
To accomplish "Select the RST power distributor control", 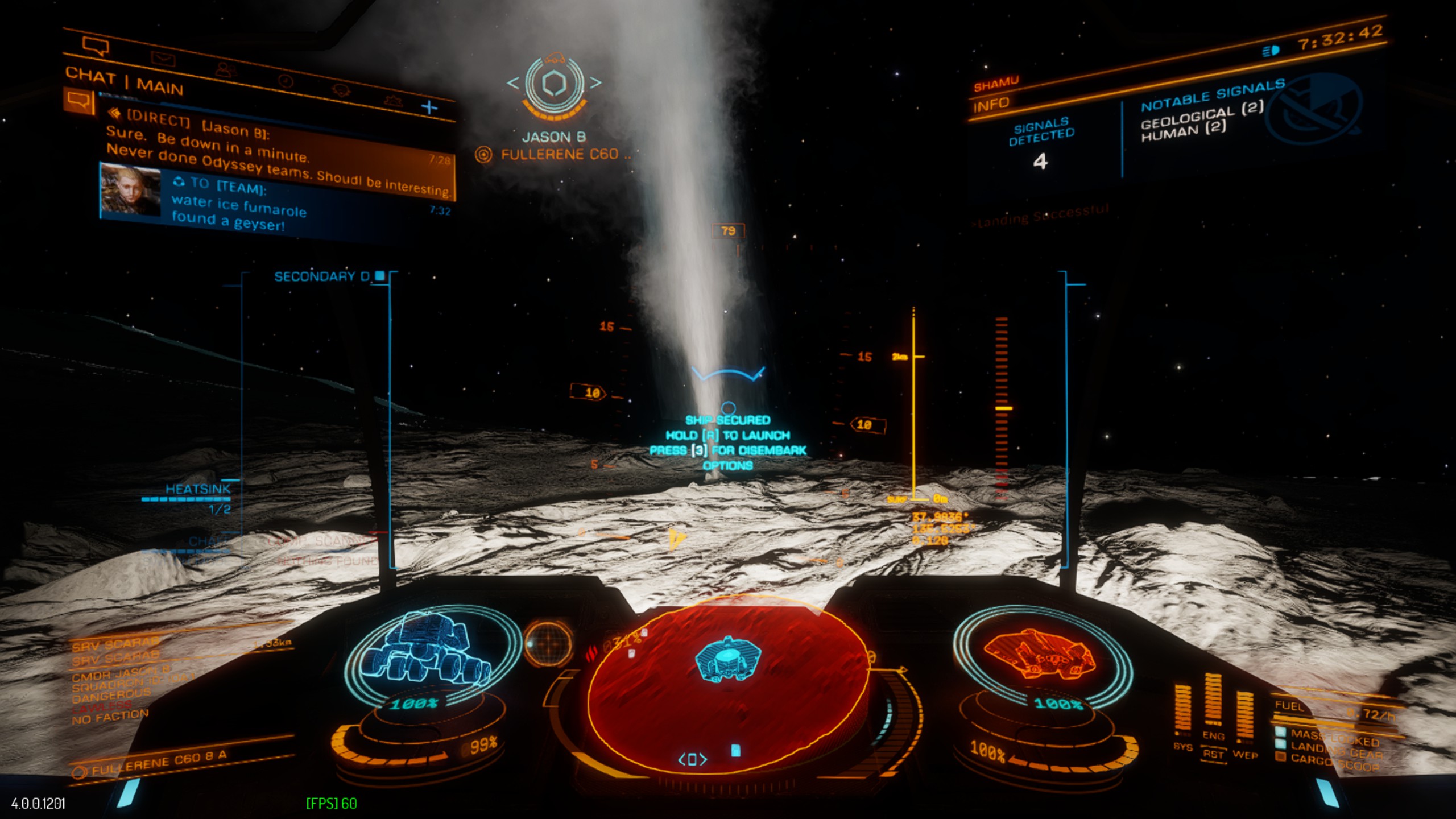I will pos(1213,755).
